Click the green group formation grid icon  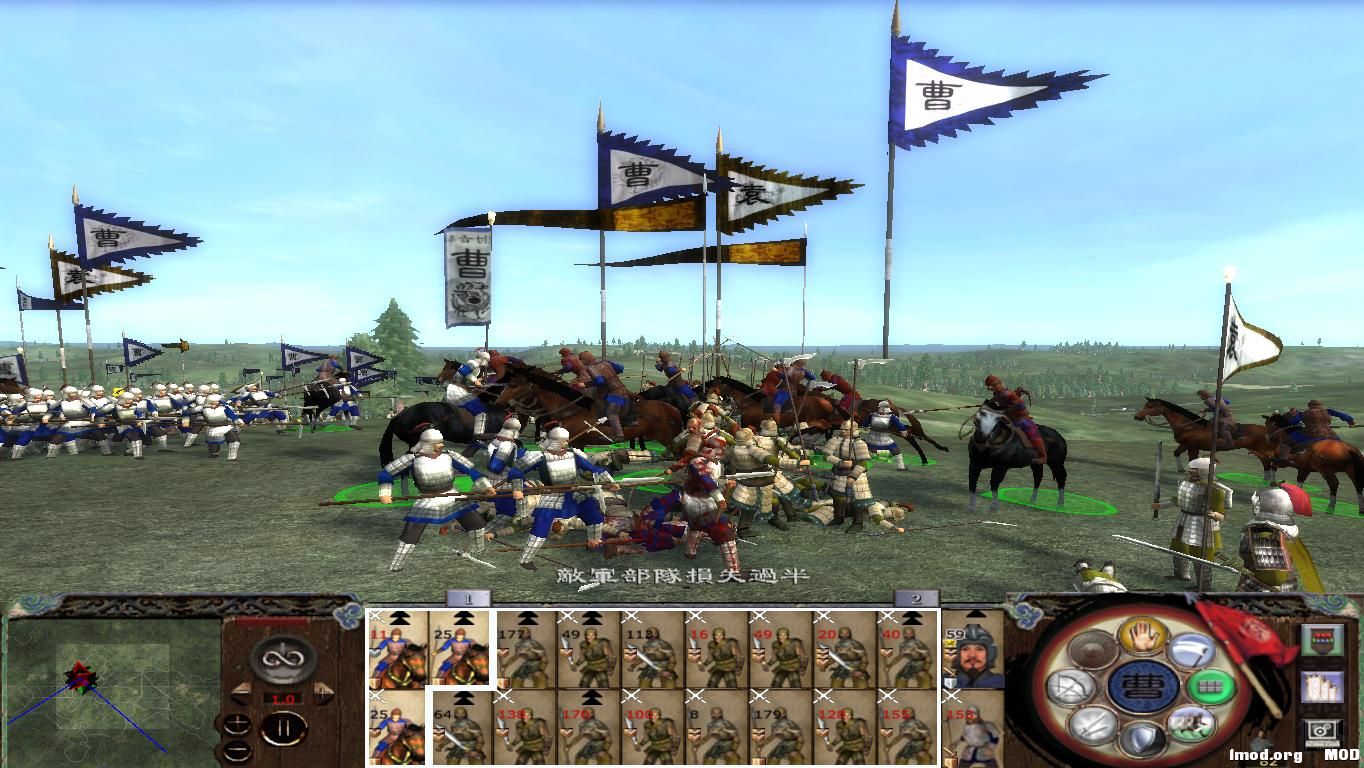coord(1210,686)
